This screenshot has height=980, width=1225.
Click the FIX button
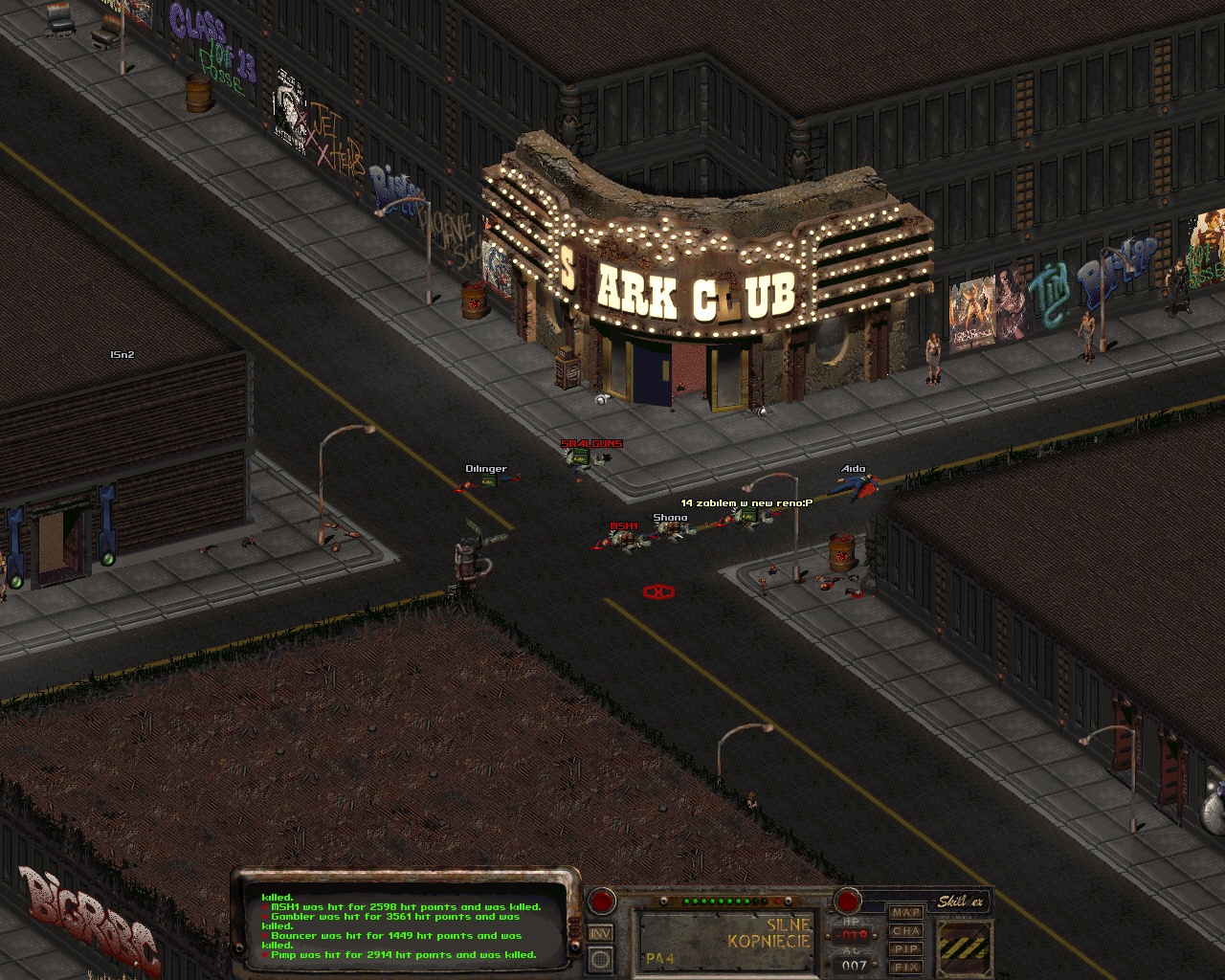pyautogui.click(x=905, y=967)
